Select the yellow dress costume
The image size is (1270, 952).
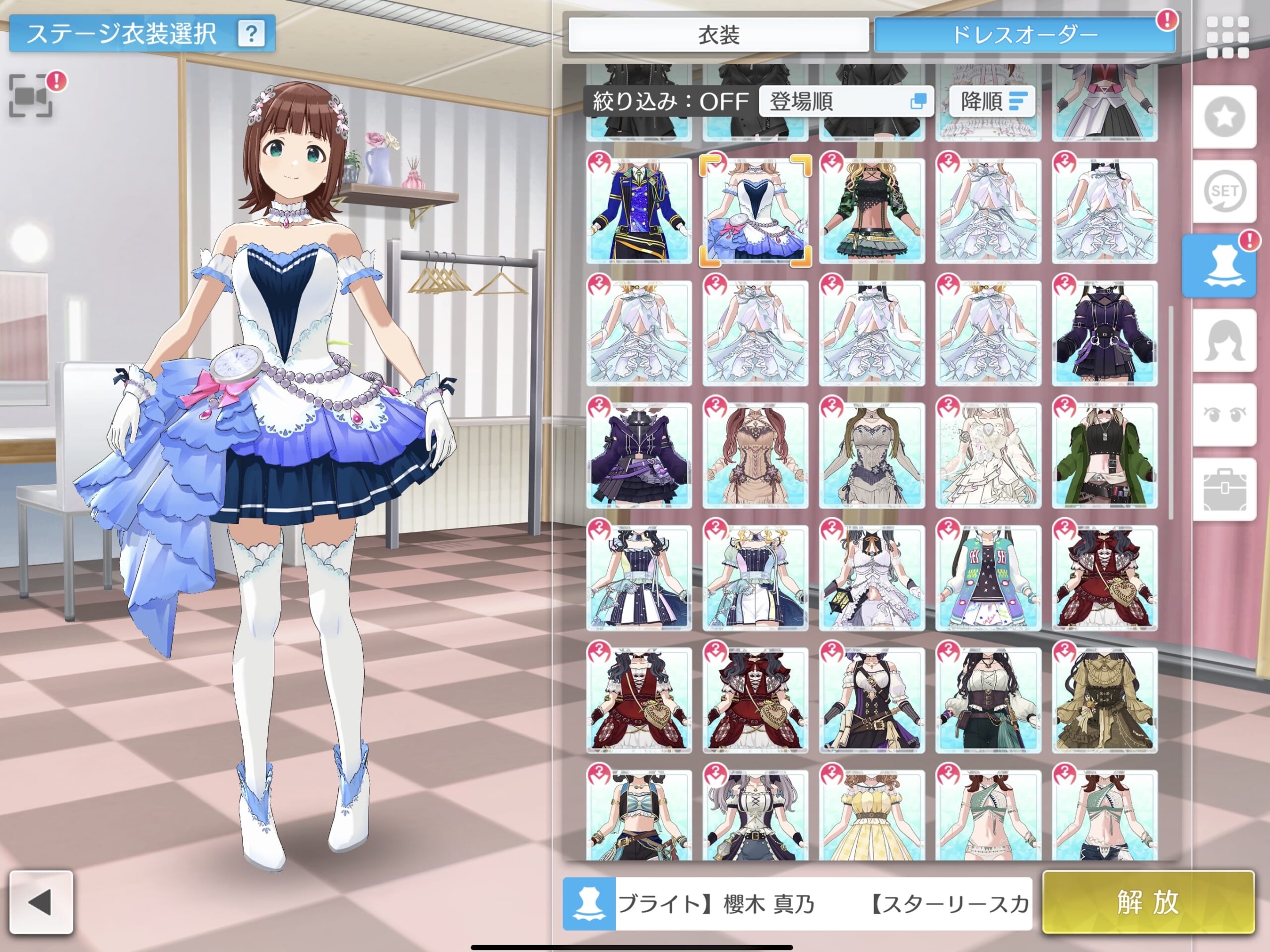click(872, 816)
